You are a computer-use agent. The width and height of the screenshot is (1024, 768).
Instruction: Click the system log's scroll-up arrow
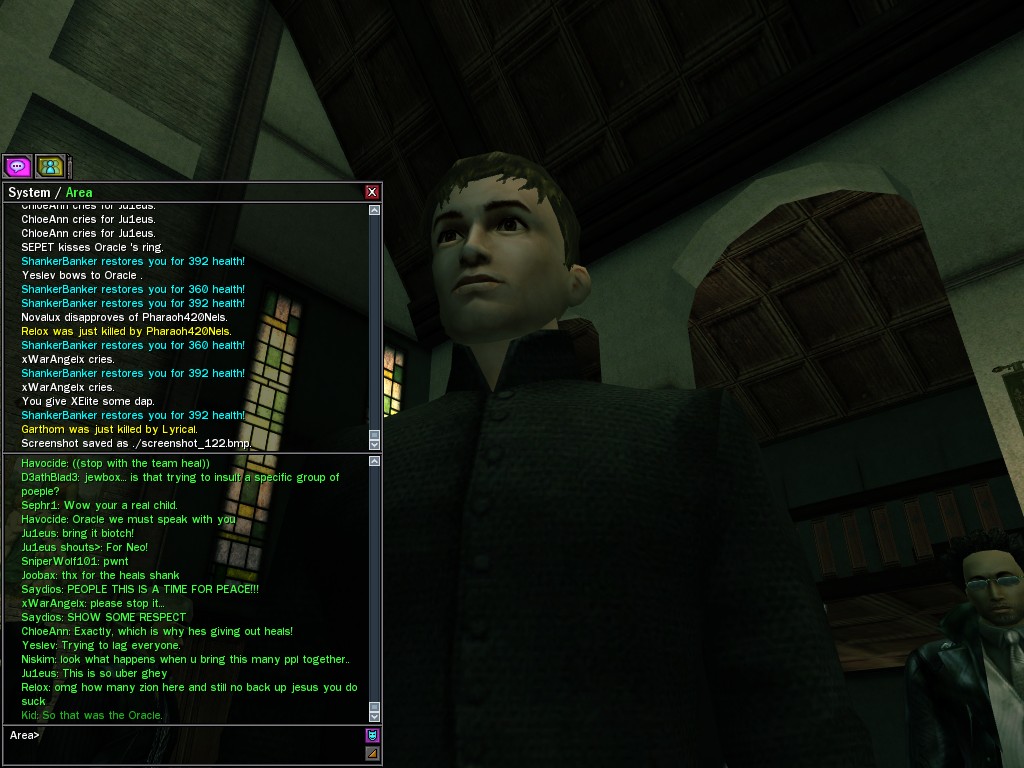point(375,210)
